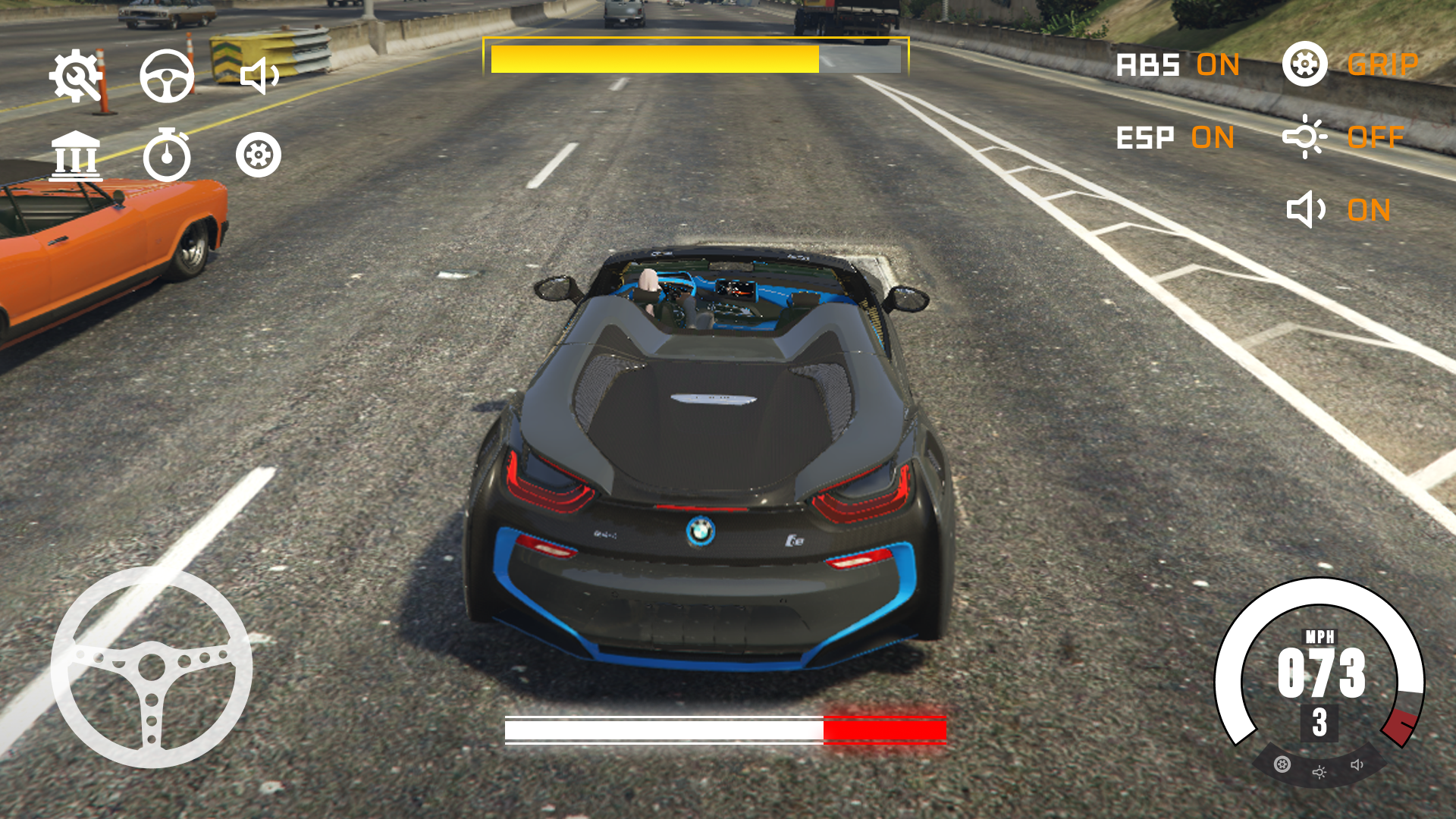Turn ESP off
The height and width of the screenshot is (819, 1456).
[x=1214, y=138]
